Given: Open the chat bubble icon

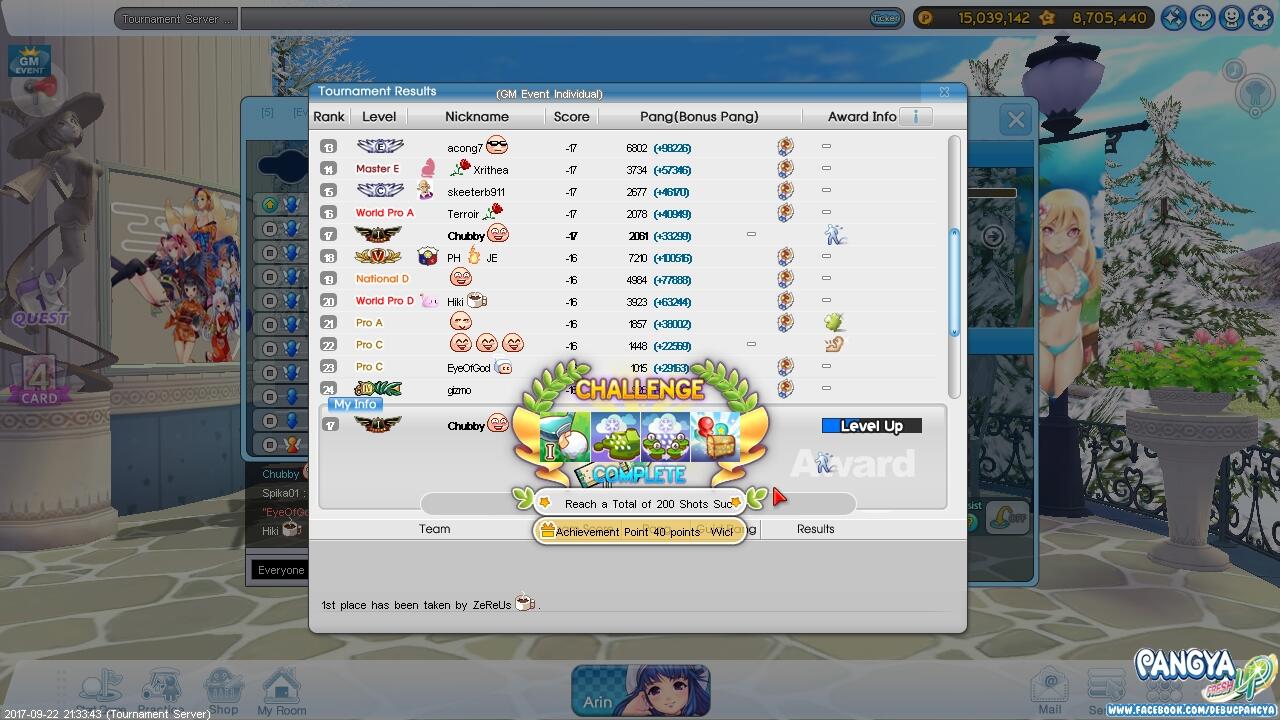Looking at the screenshot, I should 1203,17.
